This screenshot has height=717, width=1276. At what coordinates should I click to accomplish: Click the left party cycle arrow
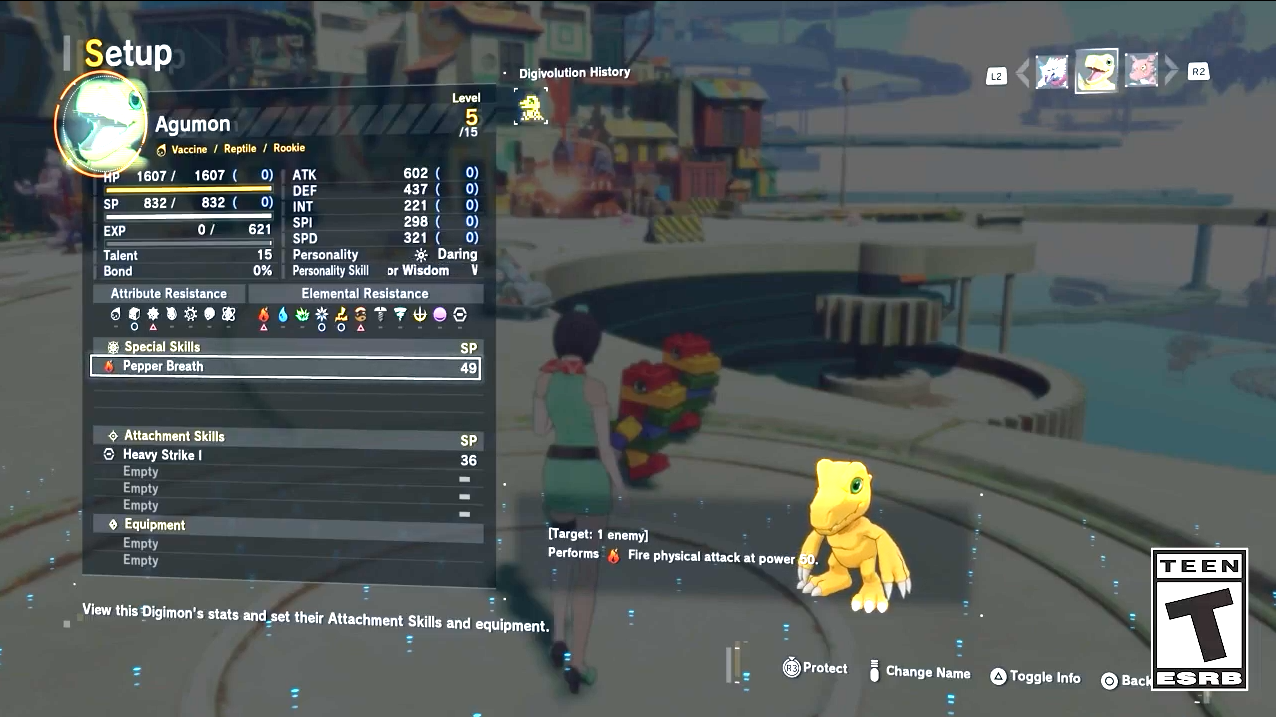pos(1022,73)
